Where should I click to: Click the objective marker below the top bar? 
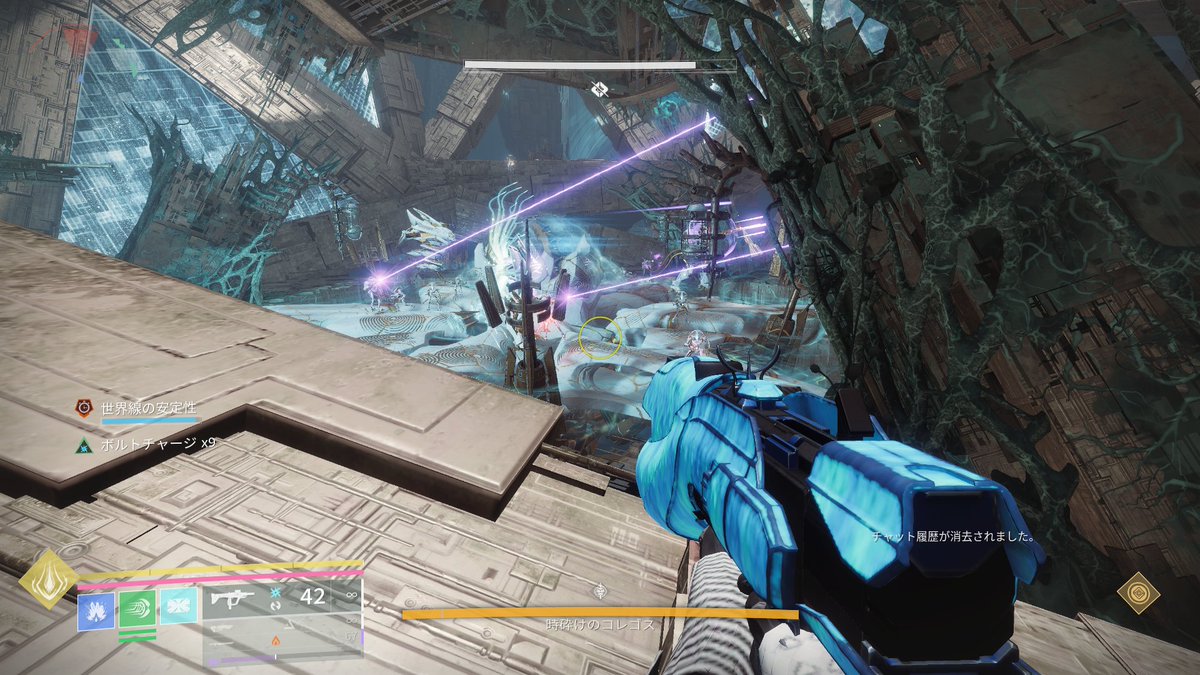click(x=598, y=89)
